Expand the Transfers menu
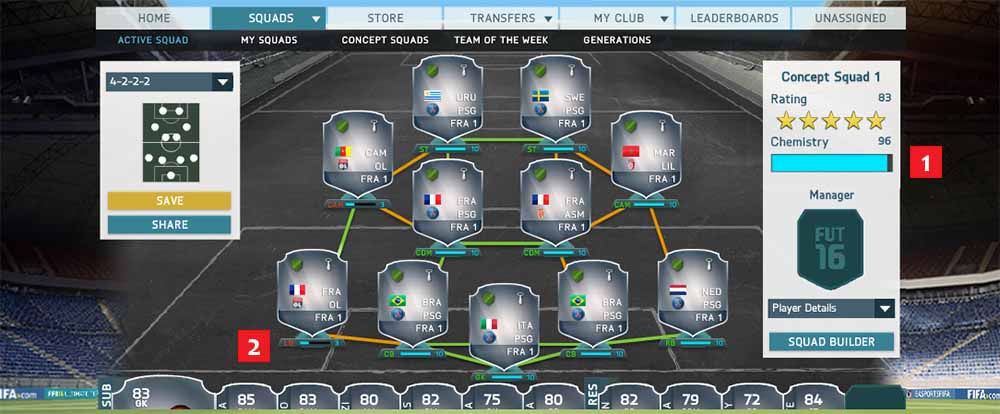 [x=500, y=18]
